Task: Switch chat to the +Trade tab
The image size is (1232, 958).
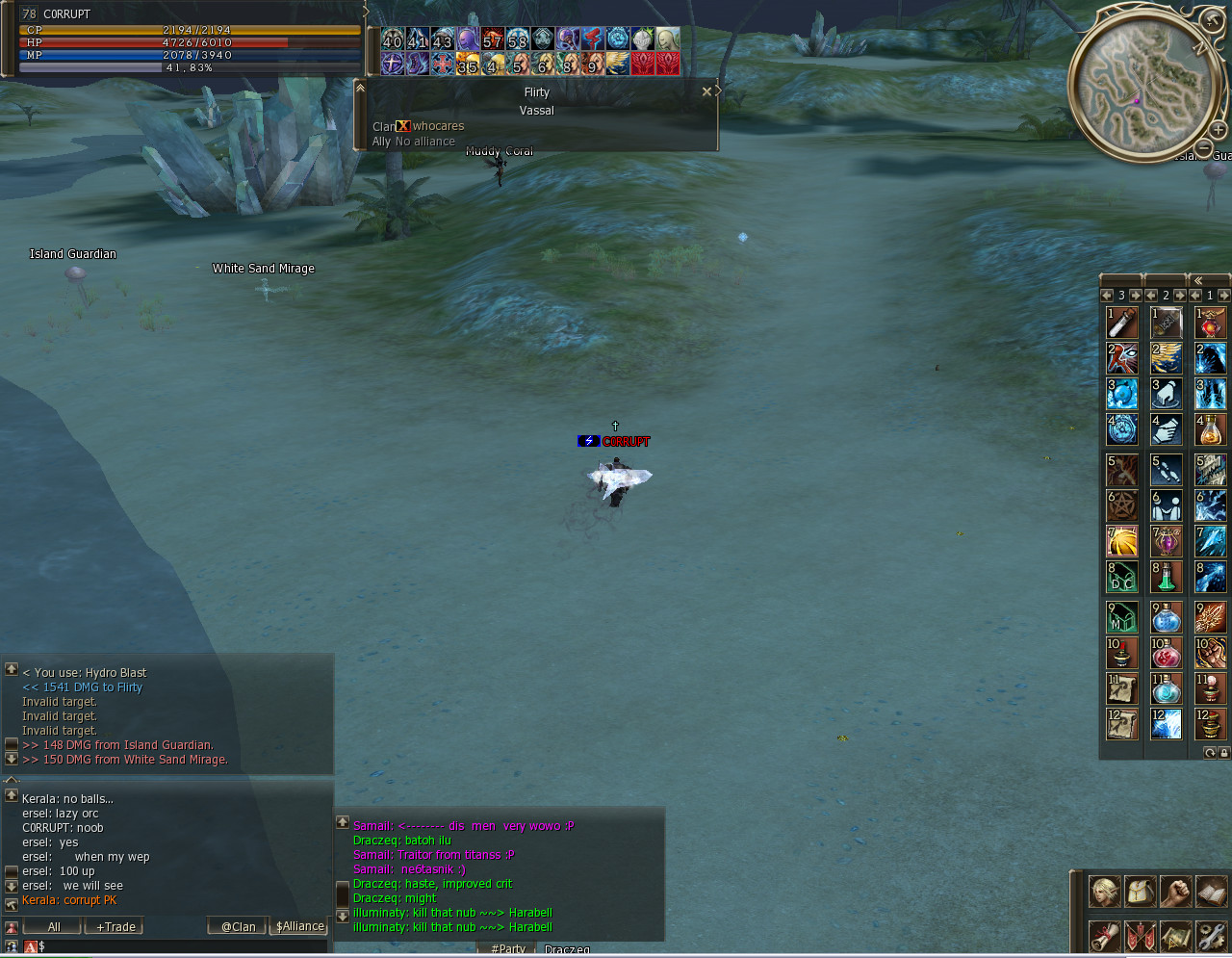Action: pos(115,926)
